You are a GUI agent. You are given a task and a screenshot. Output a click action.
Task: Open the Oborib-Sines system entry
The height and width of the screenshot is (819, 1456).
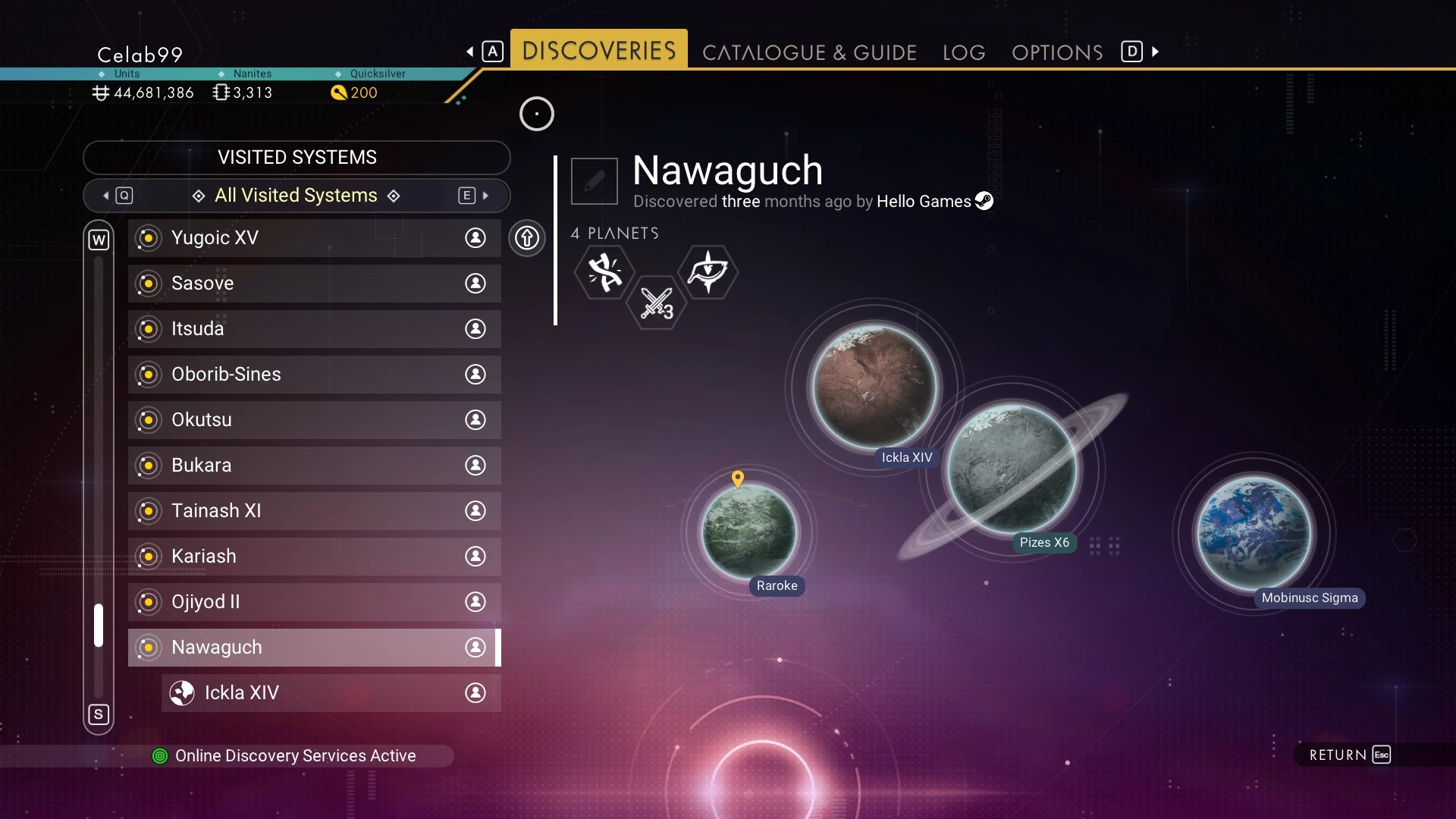314,375
